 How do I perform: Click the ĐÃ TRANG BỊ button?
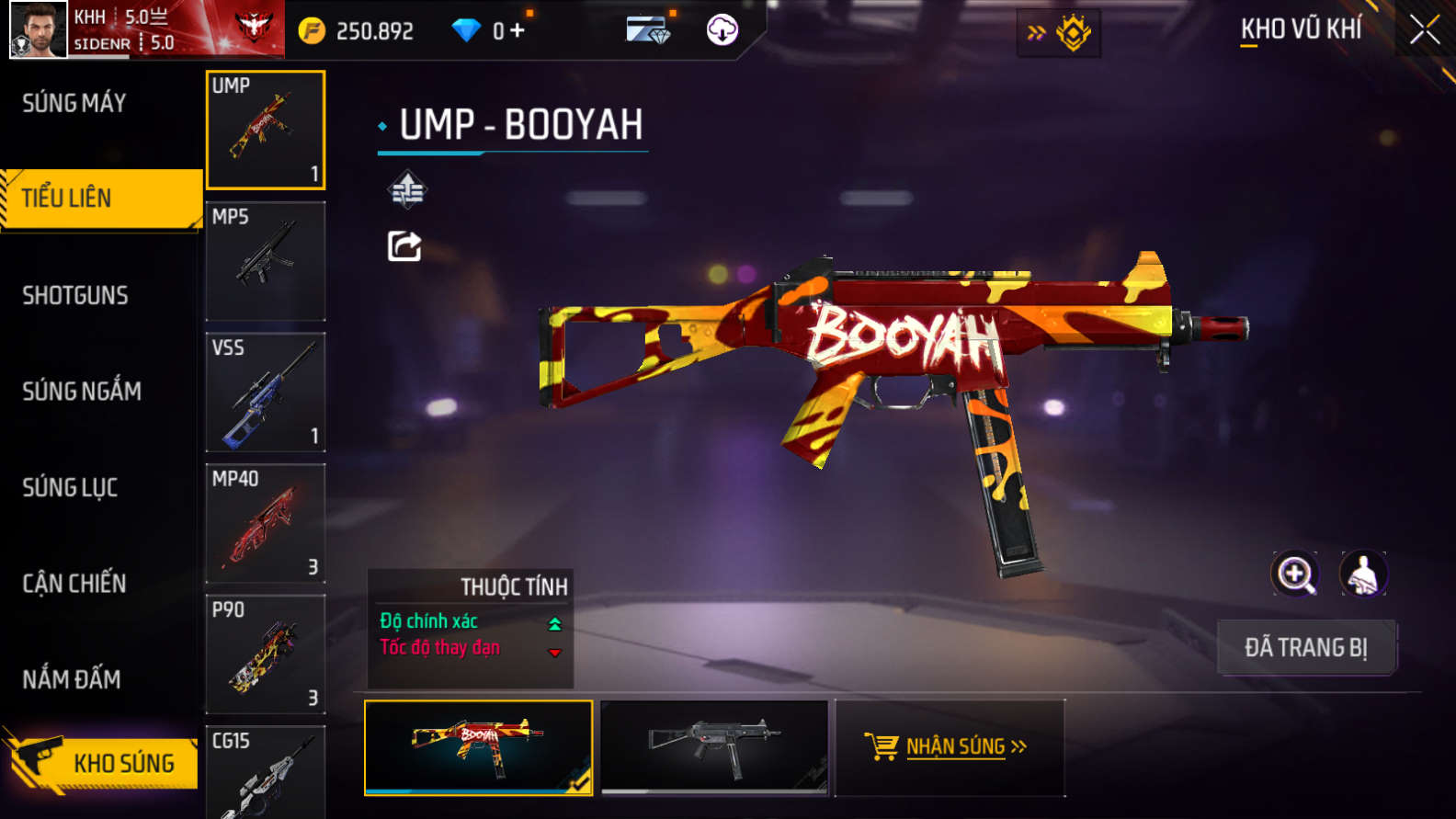pos(1306,647)
